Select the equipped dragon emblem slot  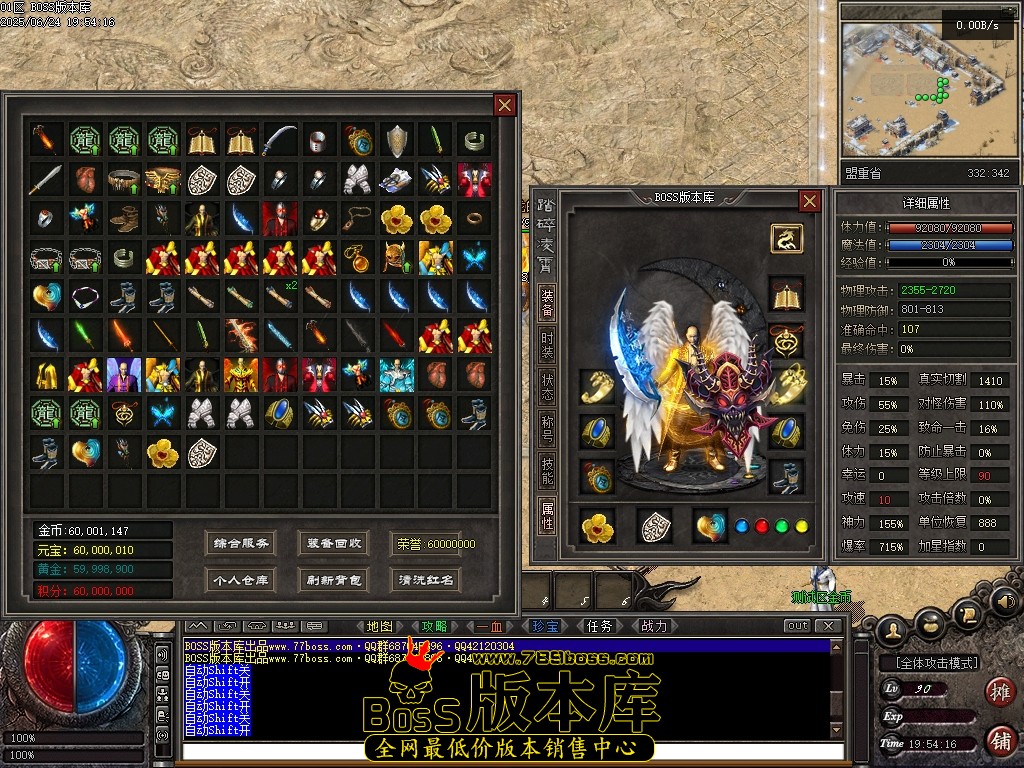(785, 238)
